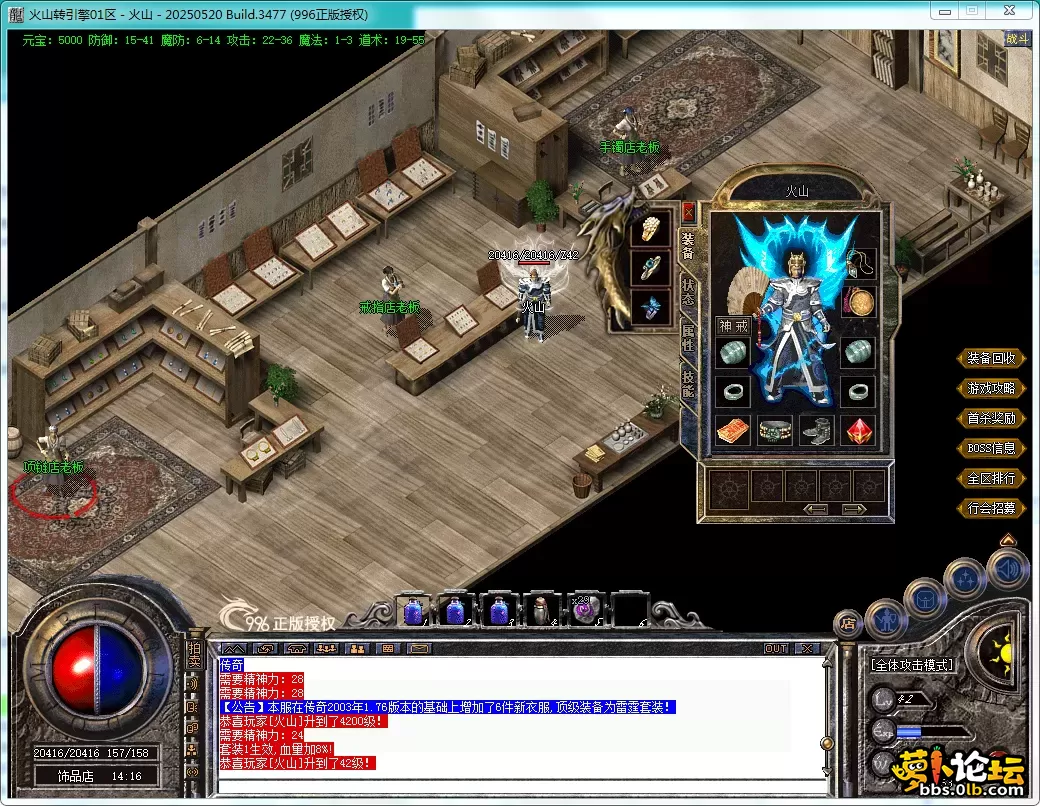This screenshot has height=806, width=1040.
Task: Open the 首杀奖励 rewards
Action: pos(991,418)
